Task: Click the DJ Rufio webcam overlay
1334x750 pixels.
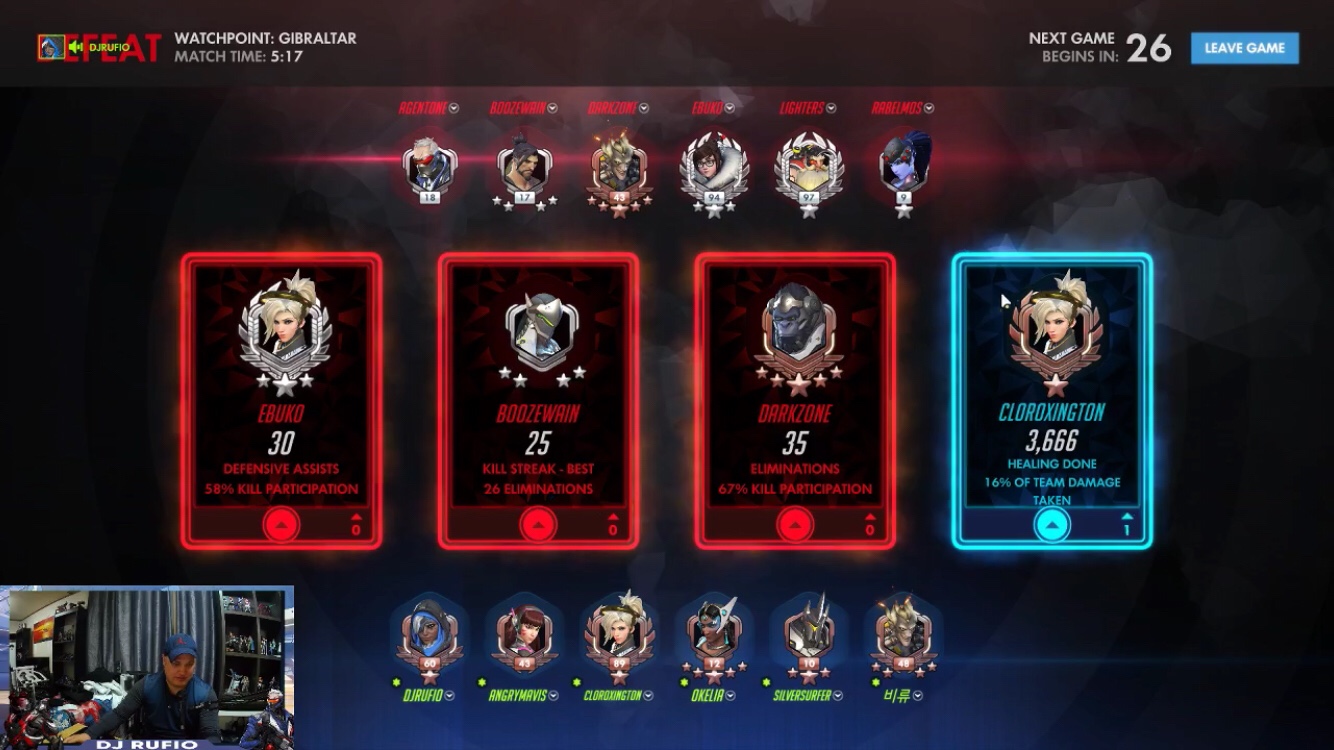Action: (x=147, y=665)
